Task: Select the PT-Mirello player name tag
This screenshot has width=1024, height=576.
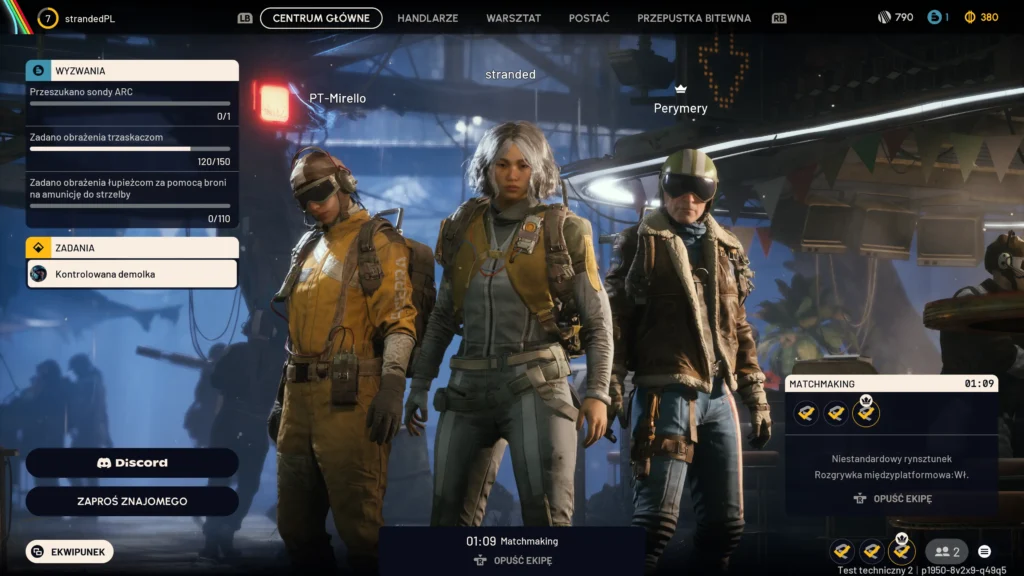Action: (338, 98)
